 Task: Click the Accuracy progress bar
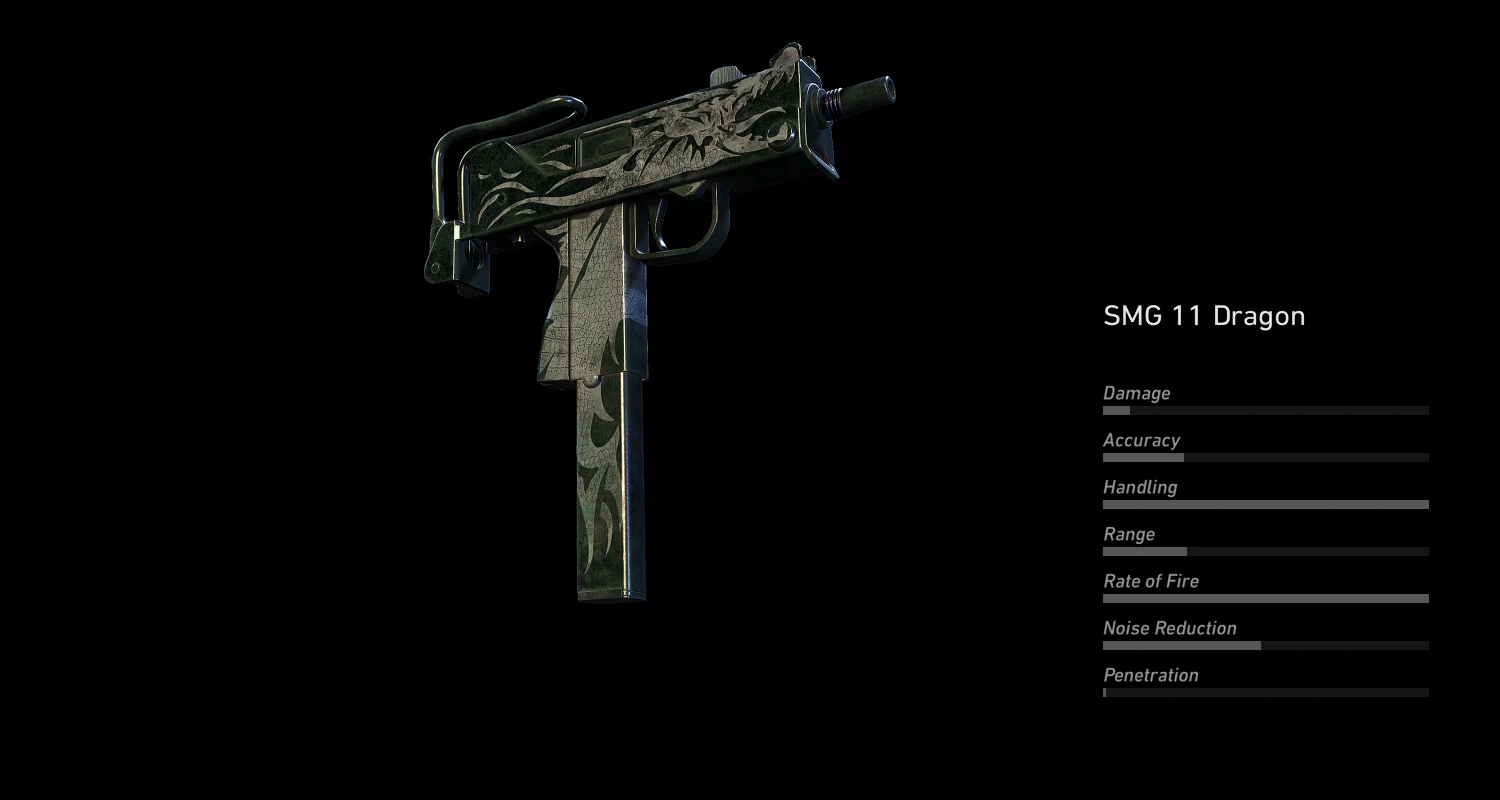pyautogui.click(x=1265, y=457)
